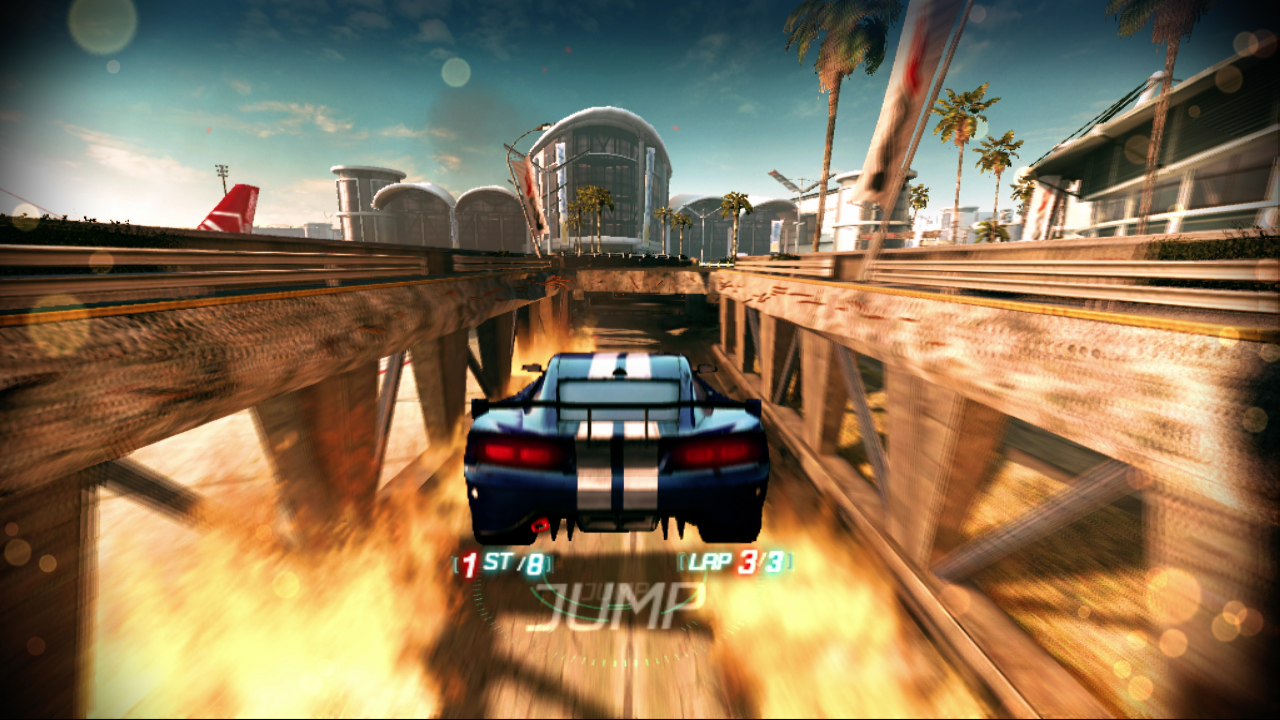Select the blue race car

[615, 450]
